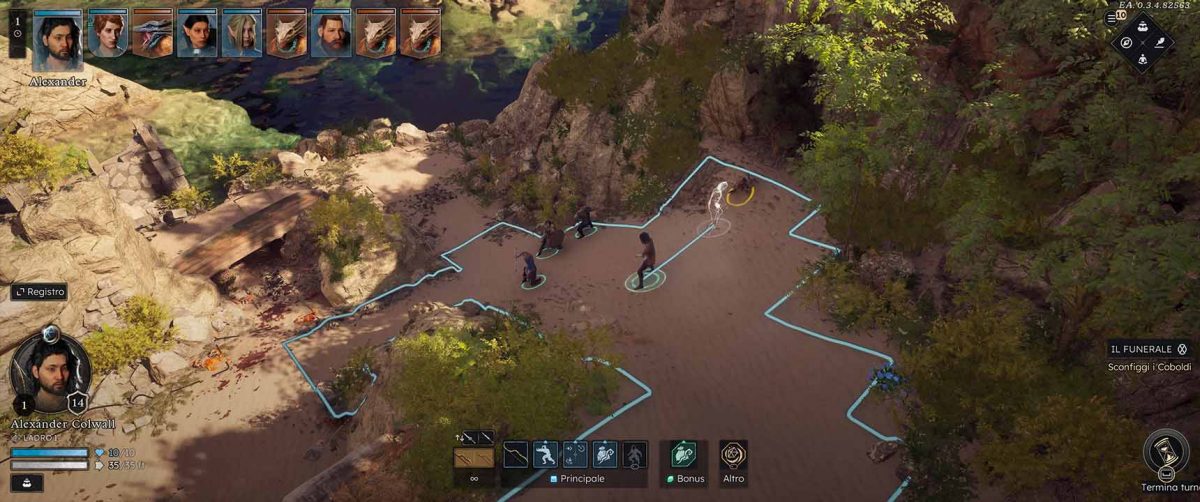Select the equipped brown weapon slot
This screenshot has width=1200, height=502.
pyautogui.click(x=473, y=459)
